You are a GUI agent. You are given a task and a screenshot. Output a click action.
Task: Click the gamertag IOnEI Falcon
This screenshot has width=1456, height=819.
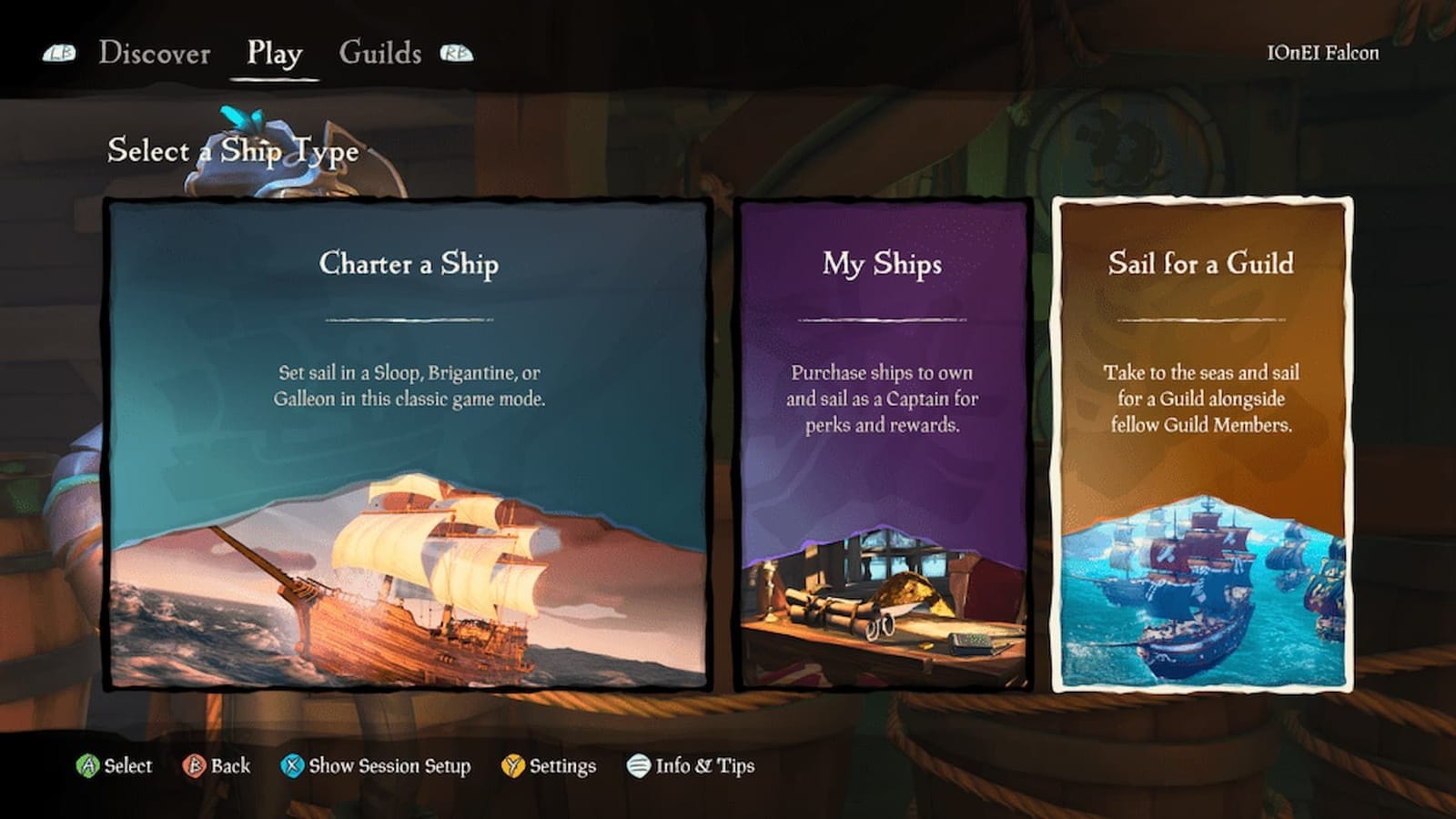click(x=1325, y=54)
